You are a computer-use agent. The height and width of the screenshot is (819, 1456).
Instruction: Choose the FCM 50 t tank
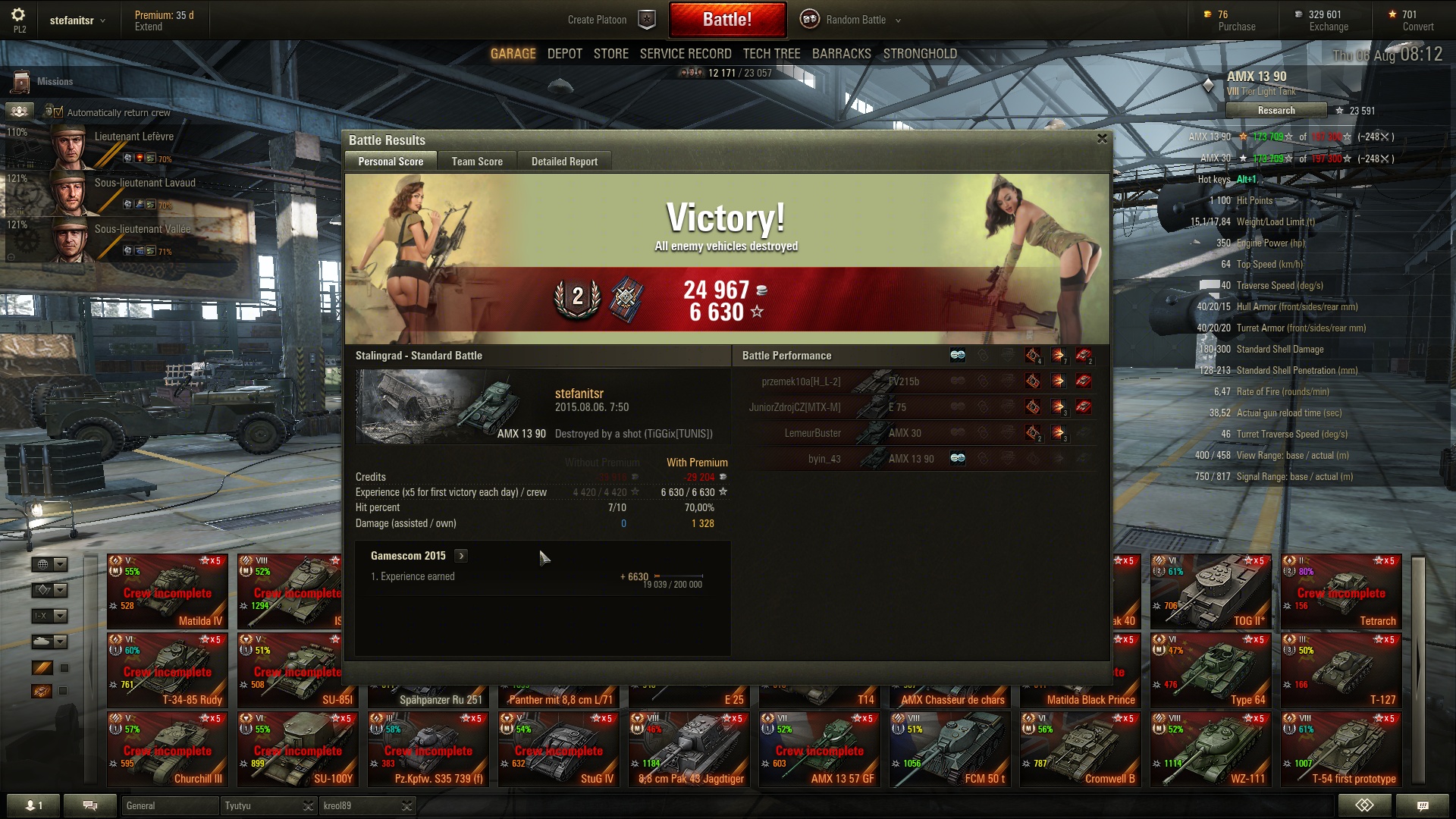tap(949, 749)
